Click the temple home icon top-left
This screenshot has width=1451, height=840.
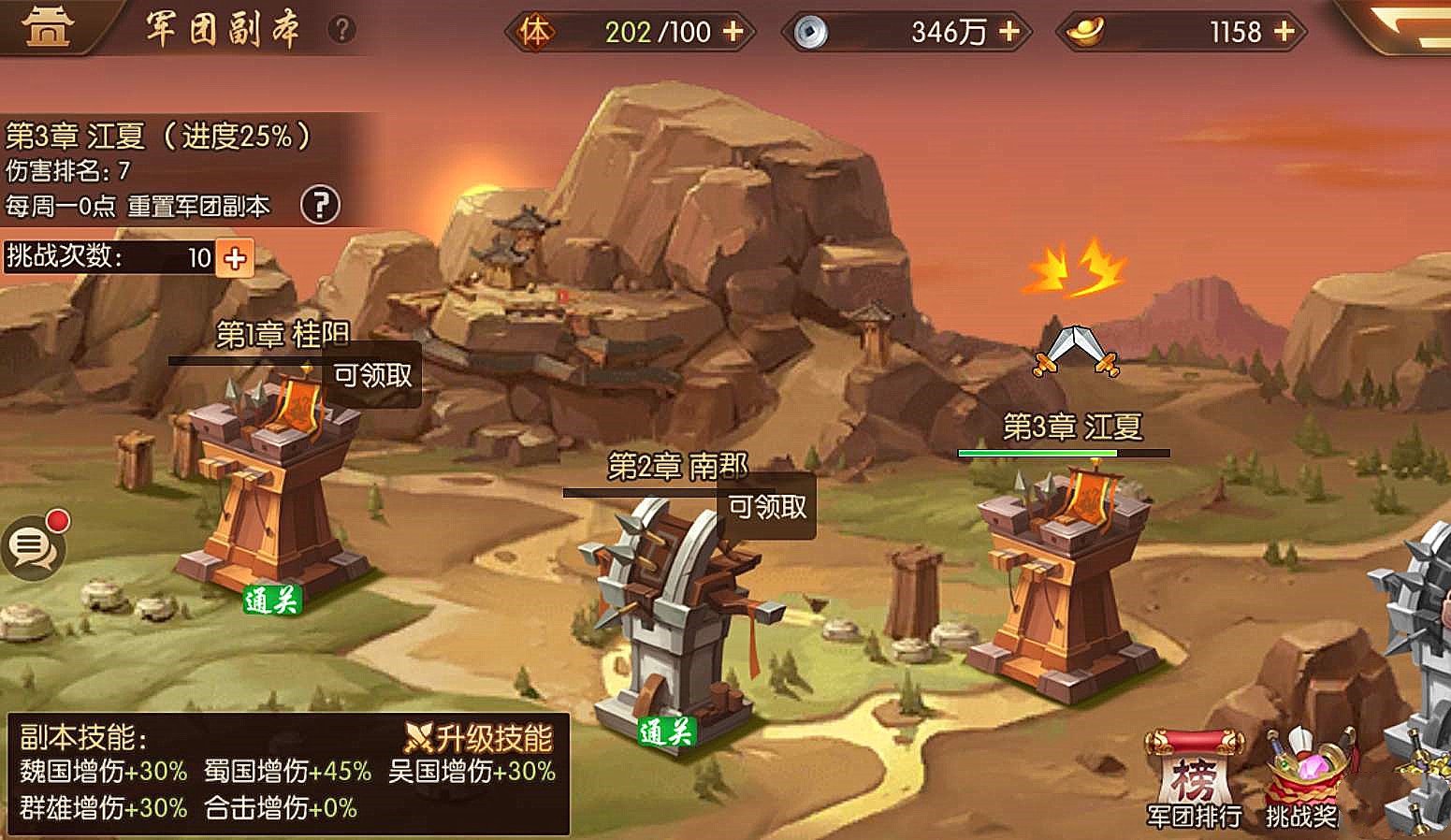pyautogui.click(x=49, y=26)
